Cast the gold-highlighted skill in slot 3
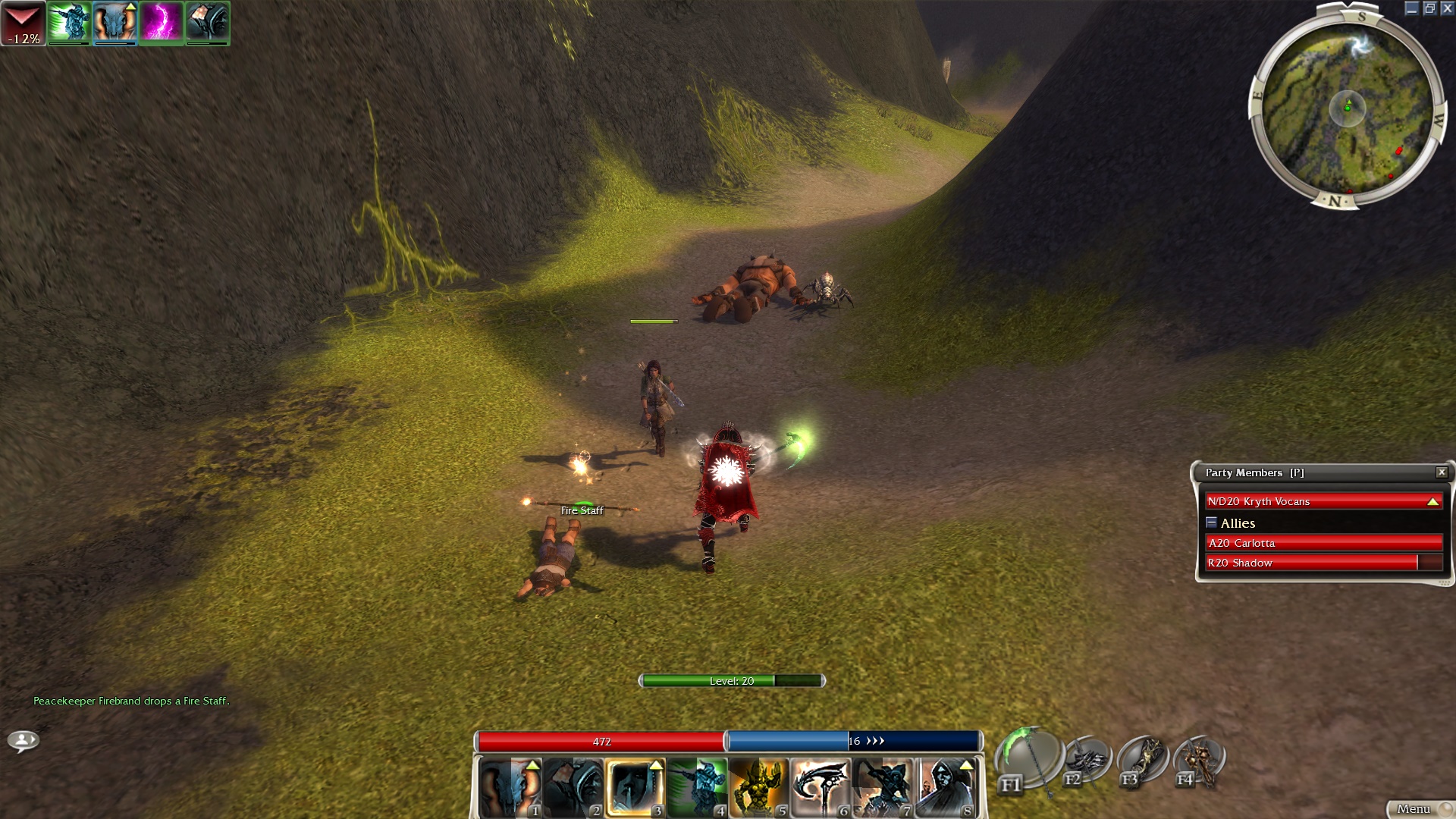 tap(635, 787)
